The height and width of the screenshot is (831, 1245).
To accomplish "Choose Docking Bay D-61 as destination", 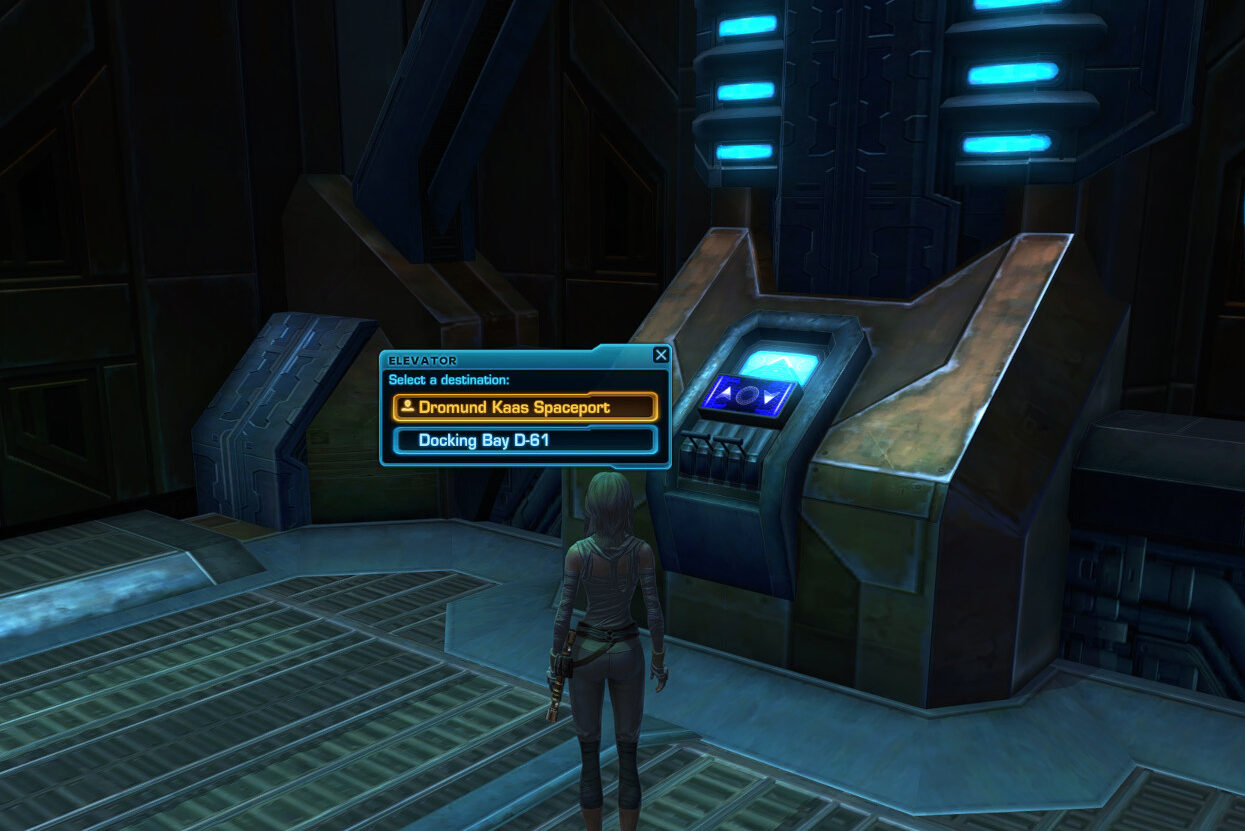I will pos(525,440).
